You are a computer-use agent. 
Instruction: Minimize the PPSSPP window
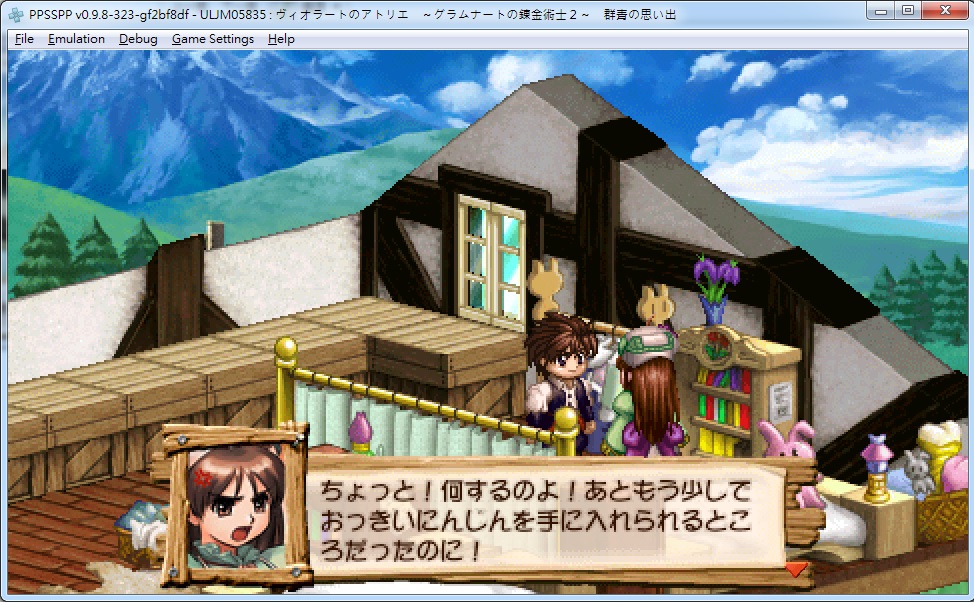(881, 10)
